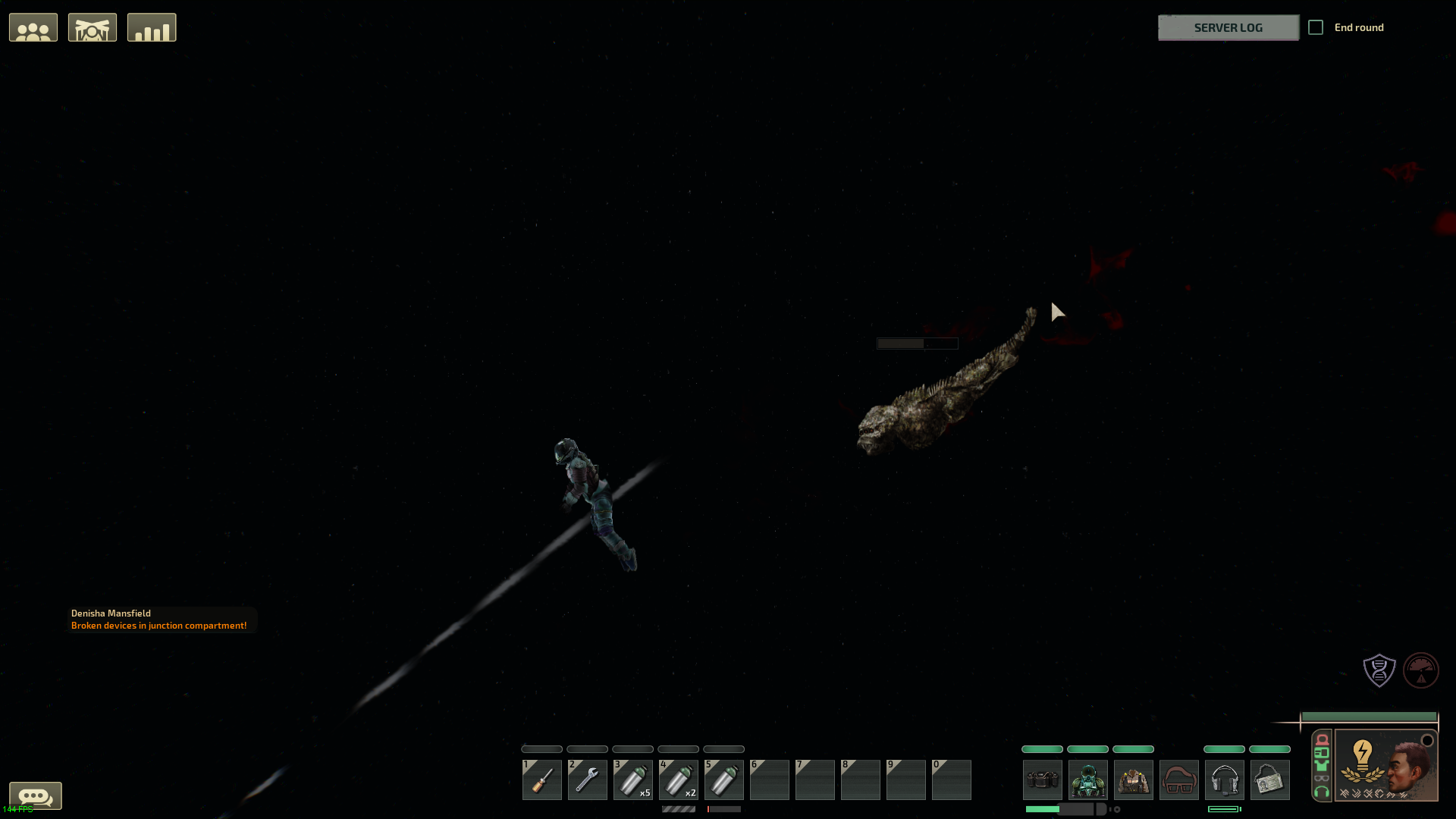Open the equipped diving suit slot
Screen dimensions: 1456x819
point(1088,780)
